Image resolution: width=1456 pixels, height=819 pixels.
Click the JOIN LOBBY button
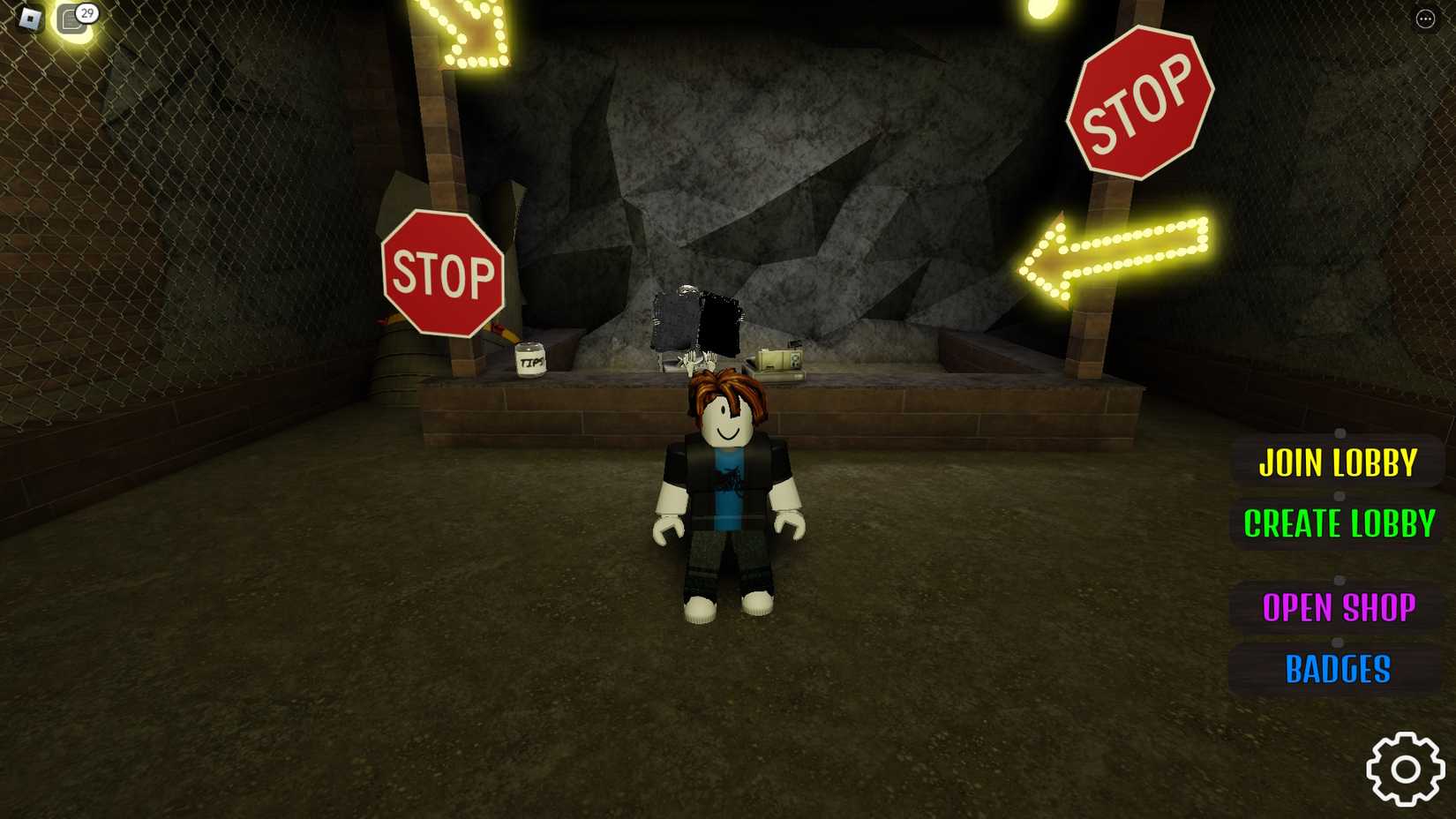click(x=1340, y=462)
